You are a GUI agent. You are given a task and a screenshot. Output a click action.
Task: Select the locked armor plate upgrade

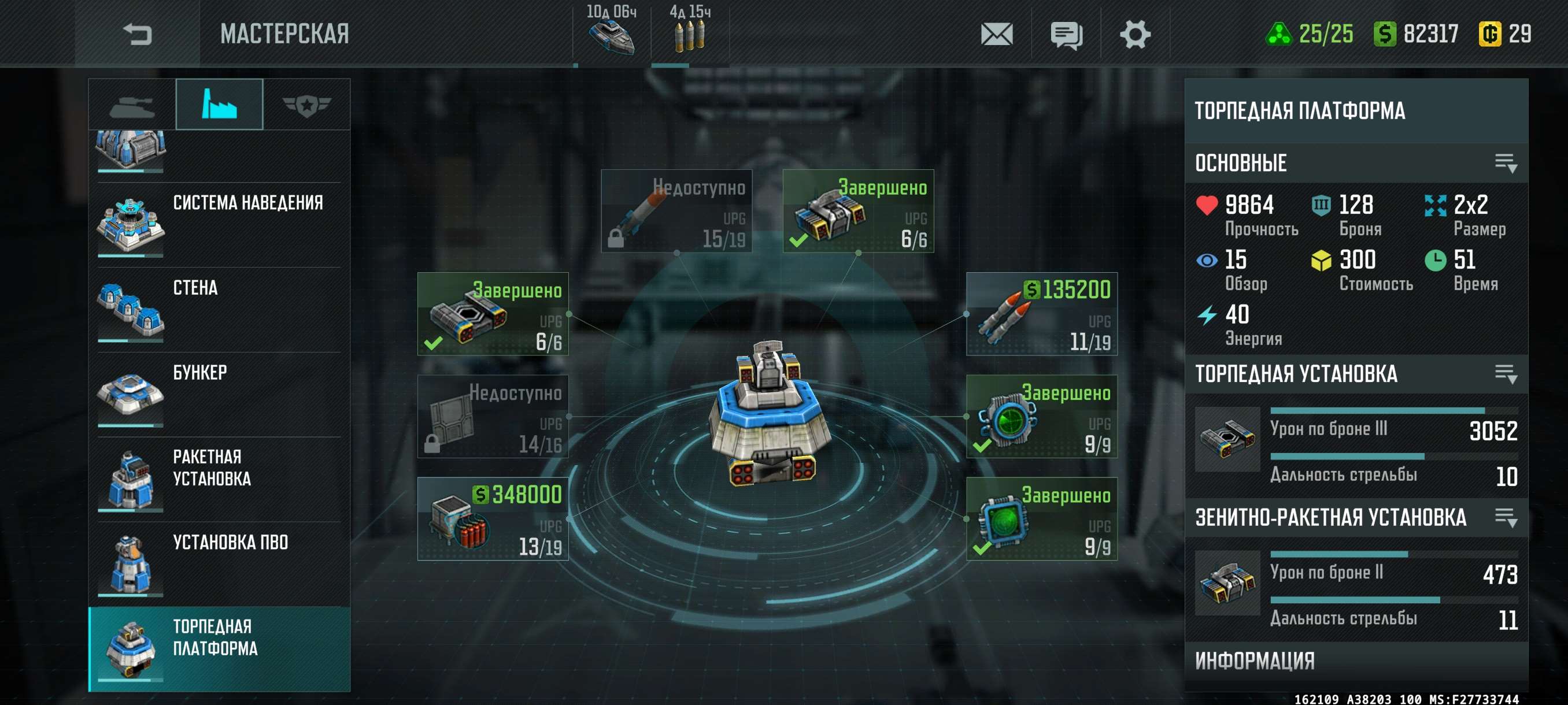(493, 417)
